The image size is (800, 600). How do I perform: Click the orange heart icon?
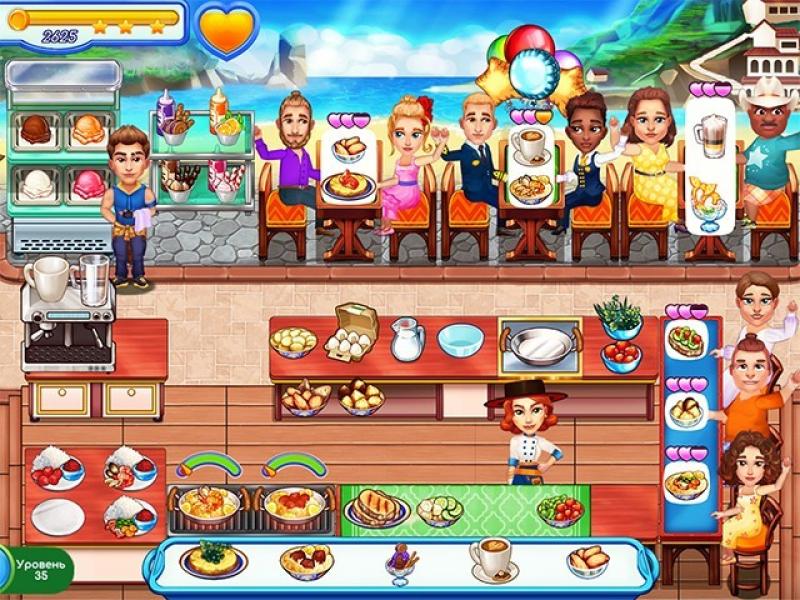[x=226, y=27]
